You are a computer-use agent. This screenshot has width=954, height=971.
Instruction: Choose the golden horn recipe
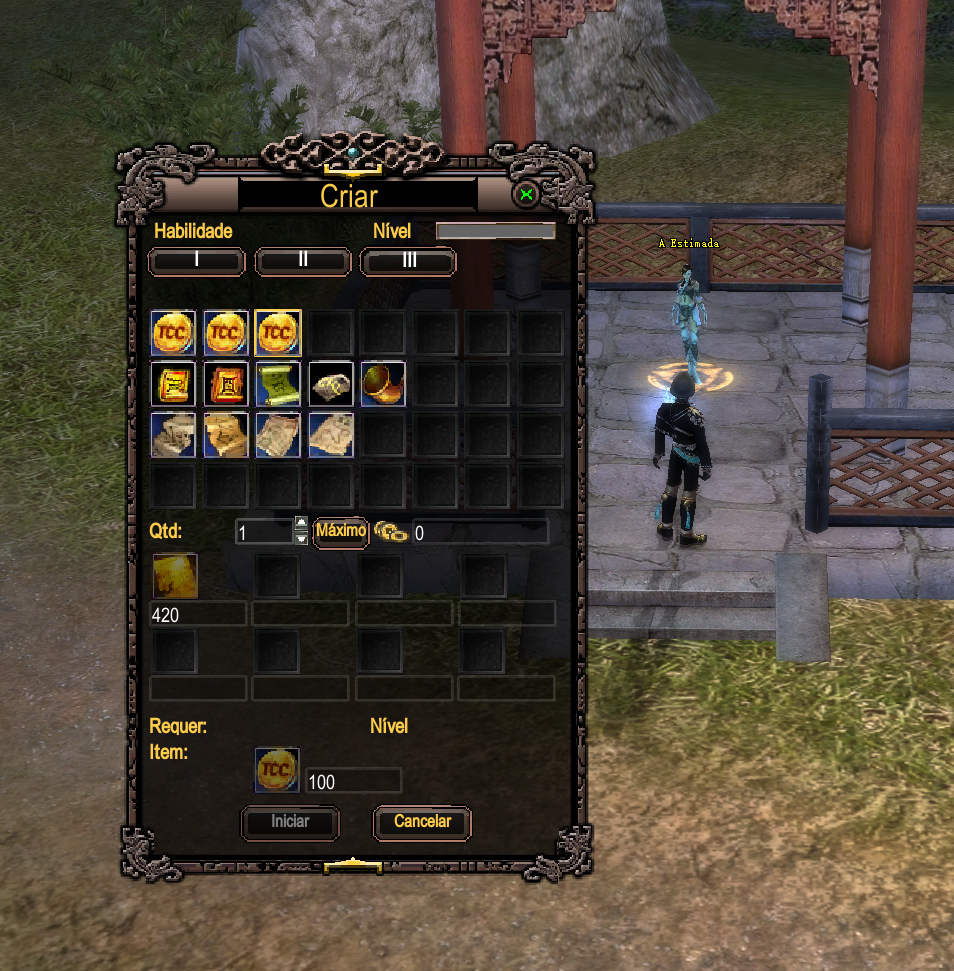[383, 384]
